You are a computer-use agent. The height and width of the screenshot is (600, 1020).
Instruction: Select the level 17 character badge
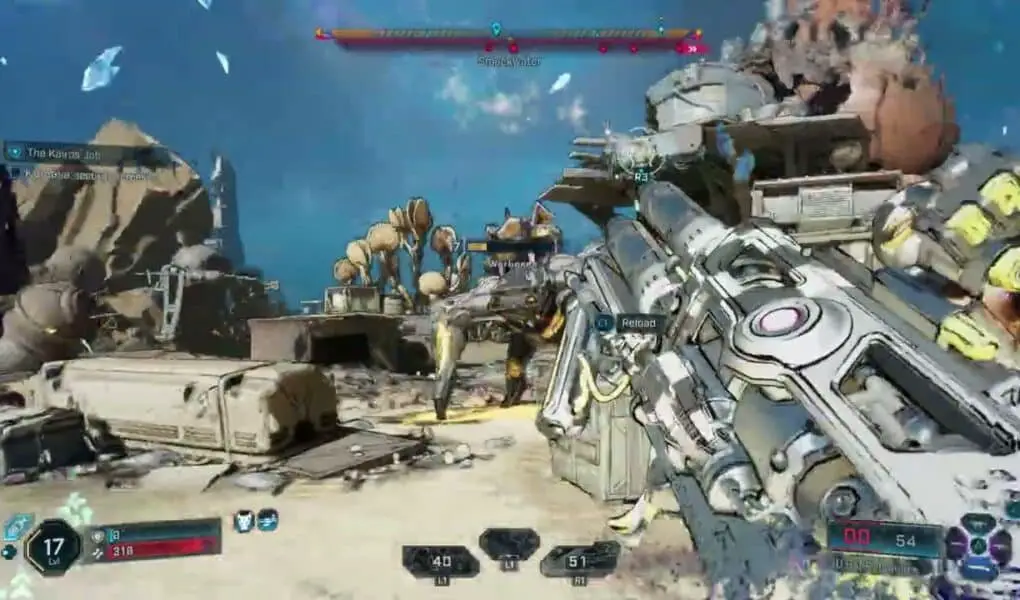click(52, 548)
